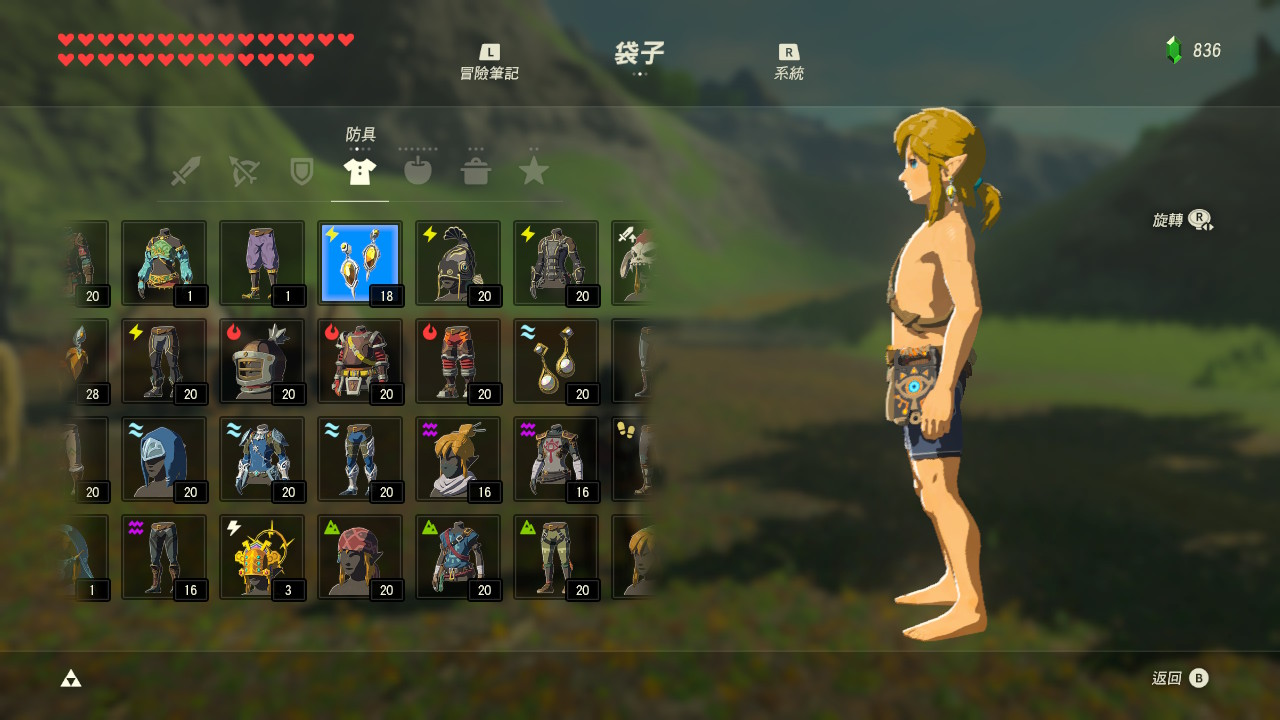Screen dimensions: 1280x720
Task: Choose the purple trousers armor slot
Action: point(262,263)
